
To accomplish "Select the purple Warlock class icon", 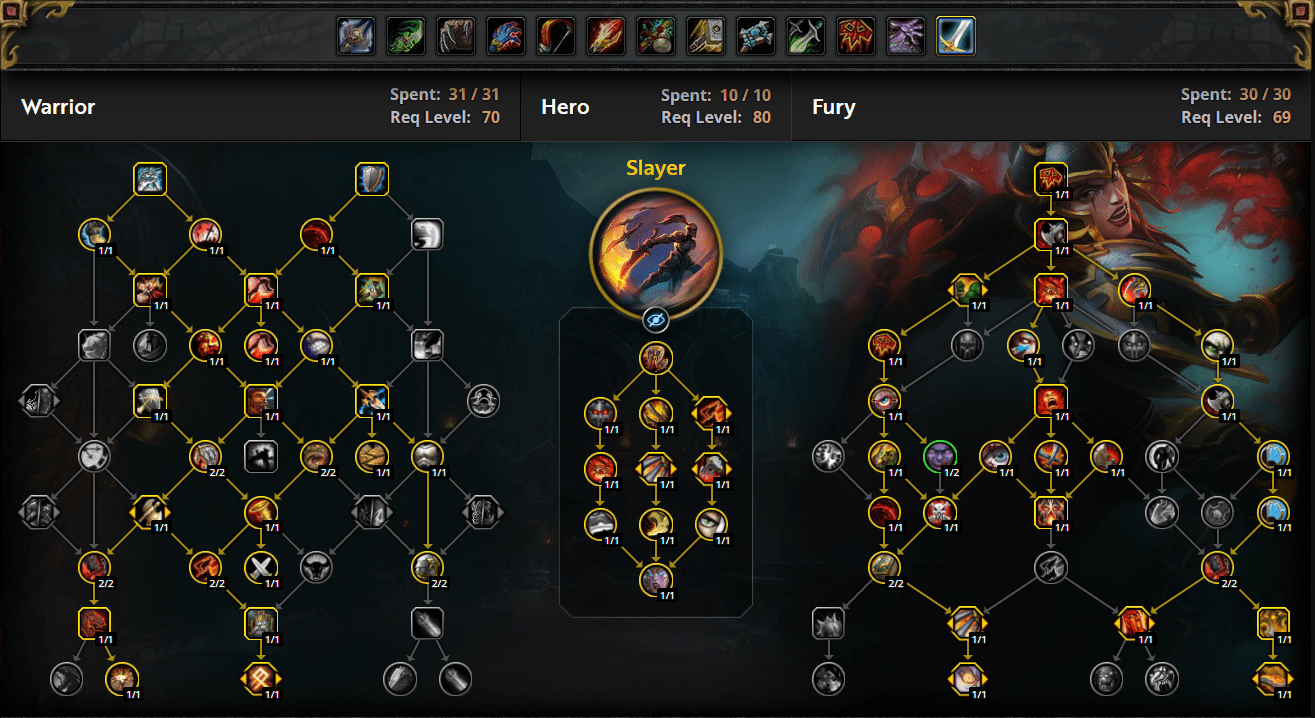I will click(x=906, y=36).
